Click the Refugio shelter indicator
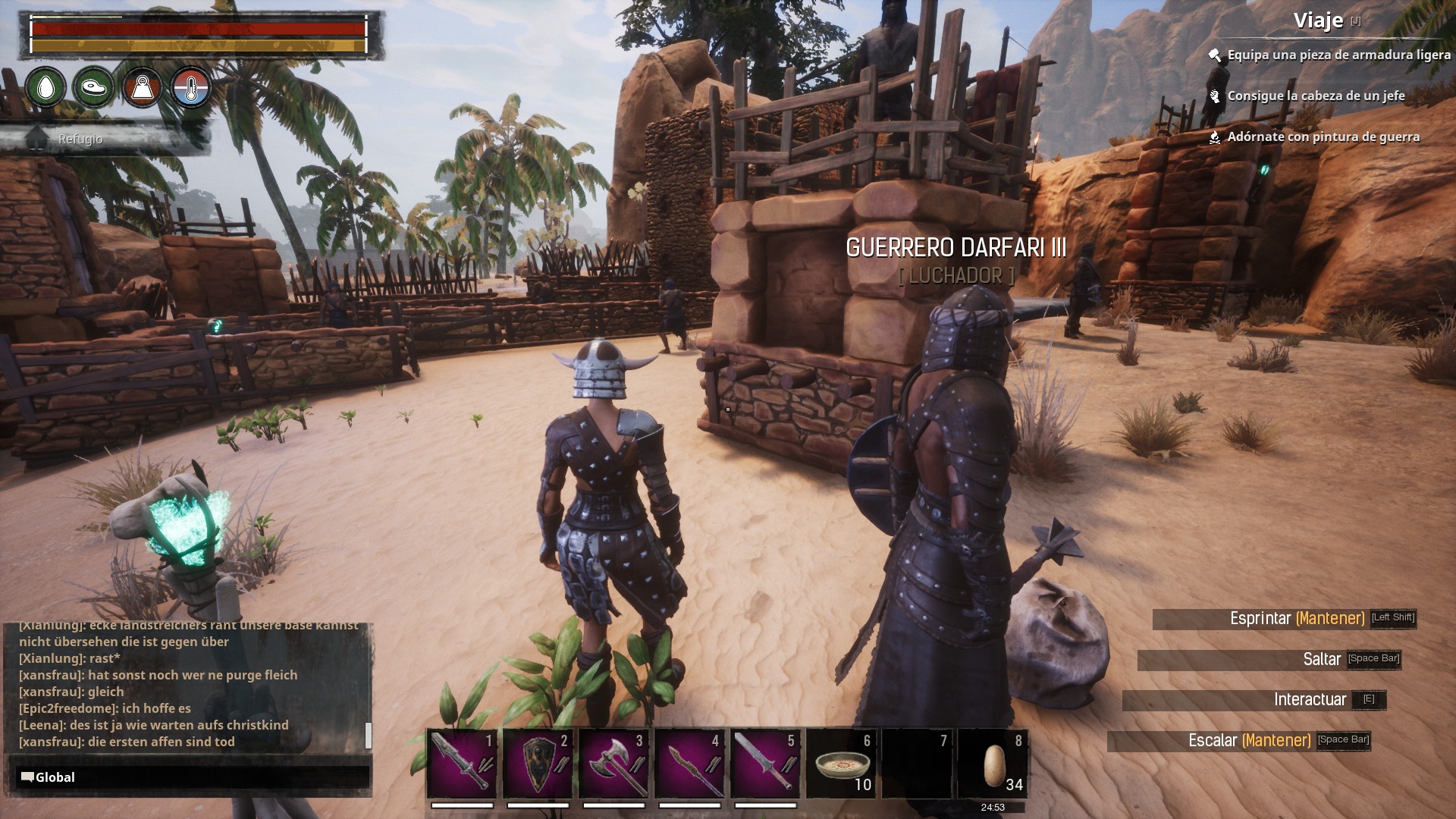The image size is (1456, 819). 80,140
